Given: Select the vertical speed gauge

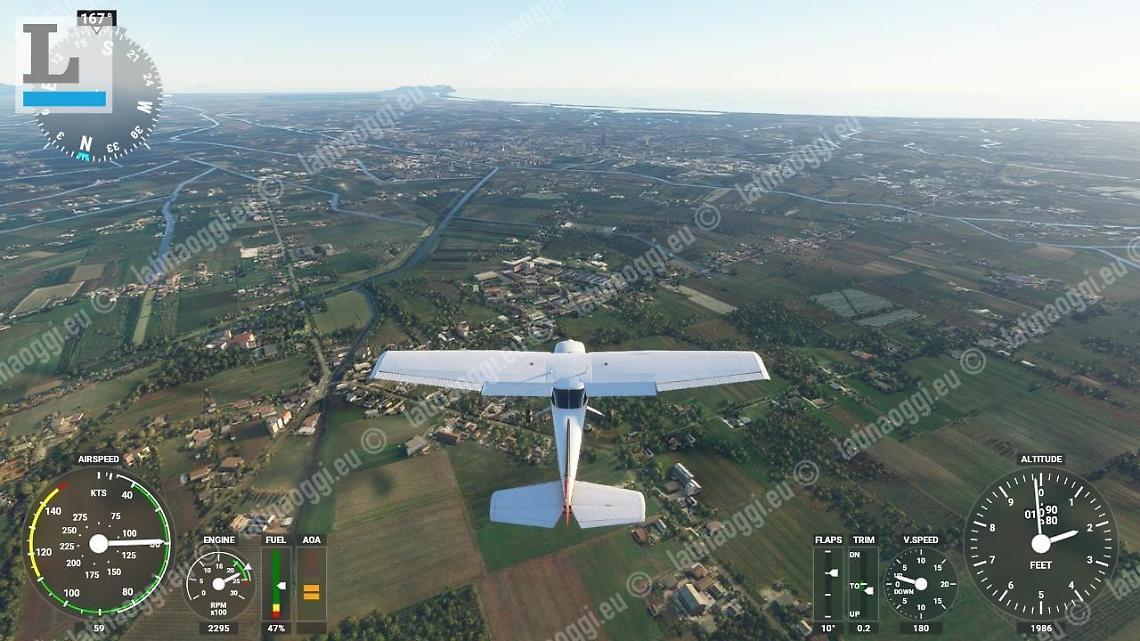Looking at the screenshot, I should pyautogui.click(x=920, y=583).
